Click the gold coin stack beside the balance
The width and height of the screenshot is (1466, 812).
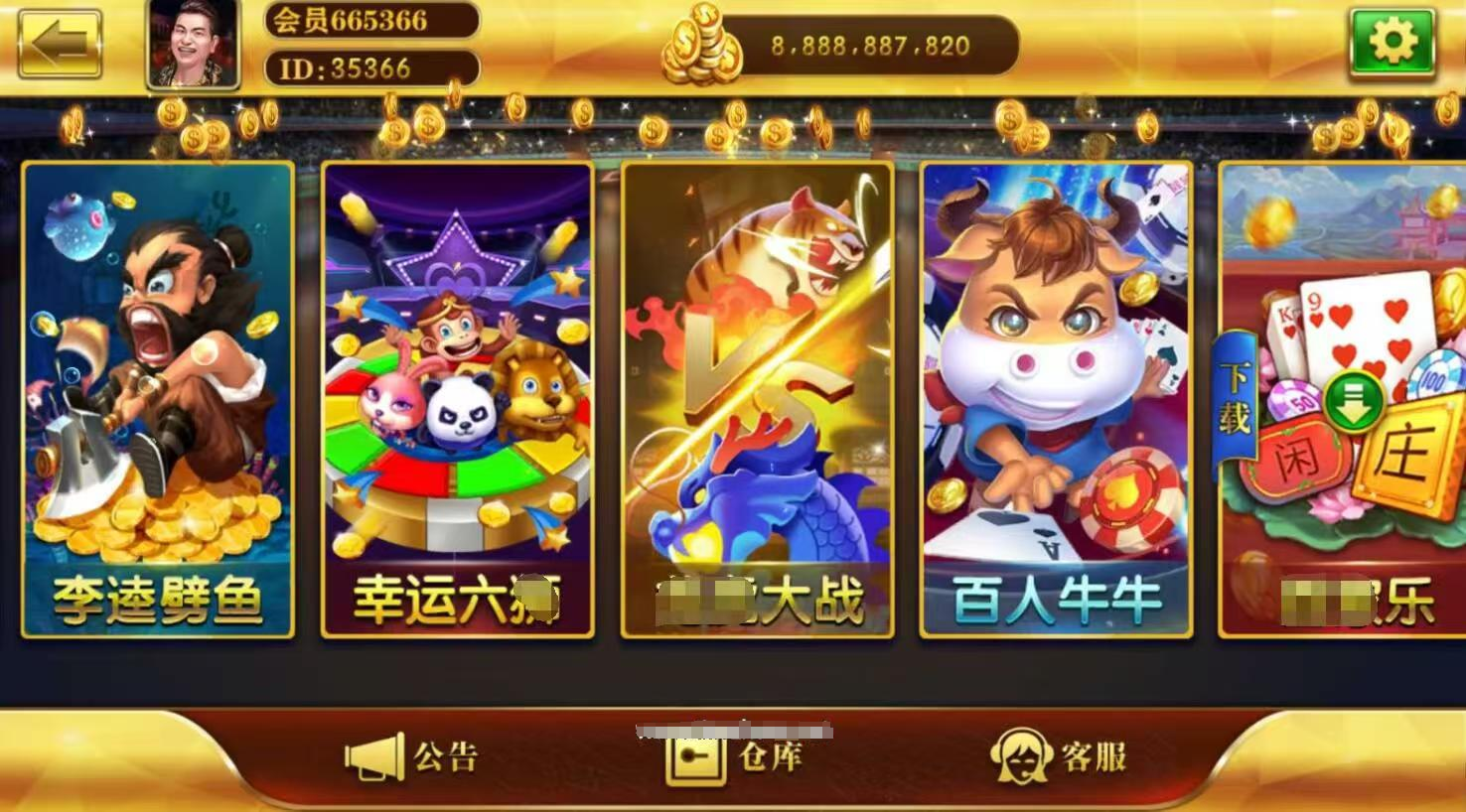tap(702, 47)
